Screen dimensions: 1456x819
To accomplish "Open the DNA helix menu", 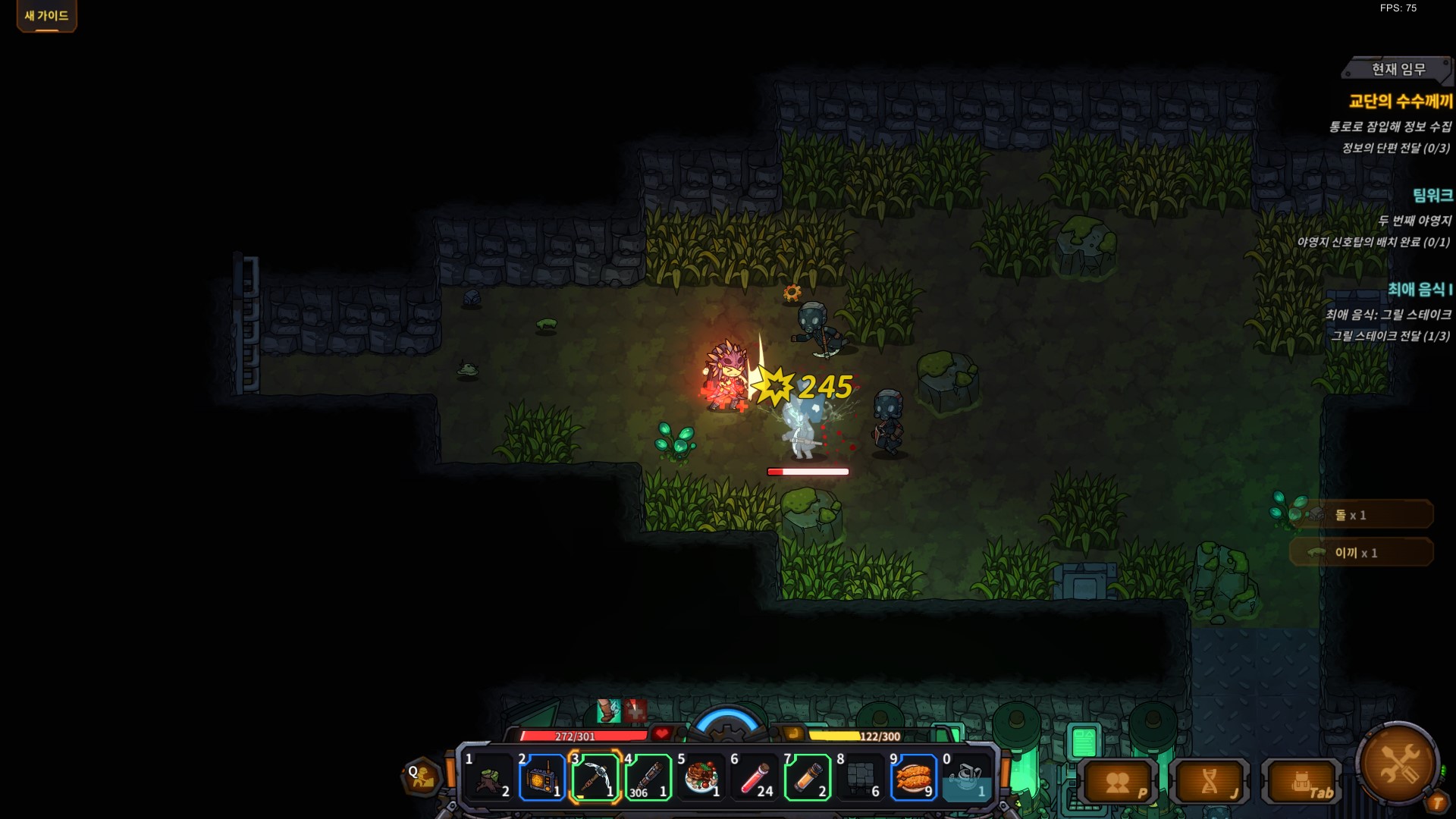I will point(1210,782).
